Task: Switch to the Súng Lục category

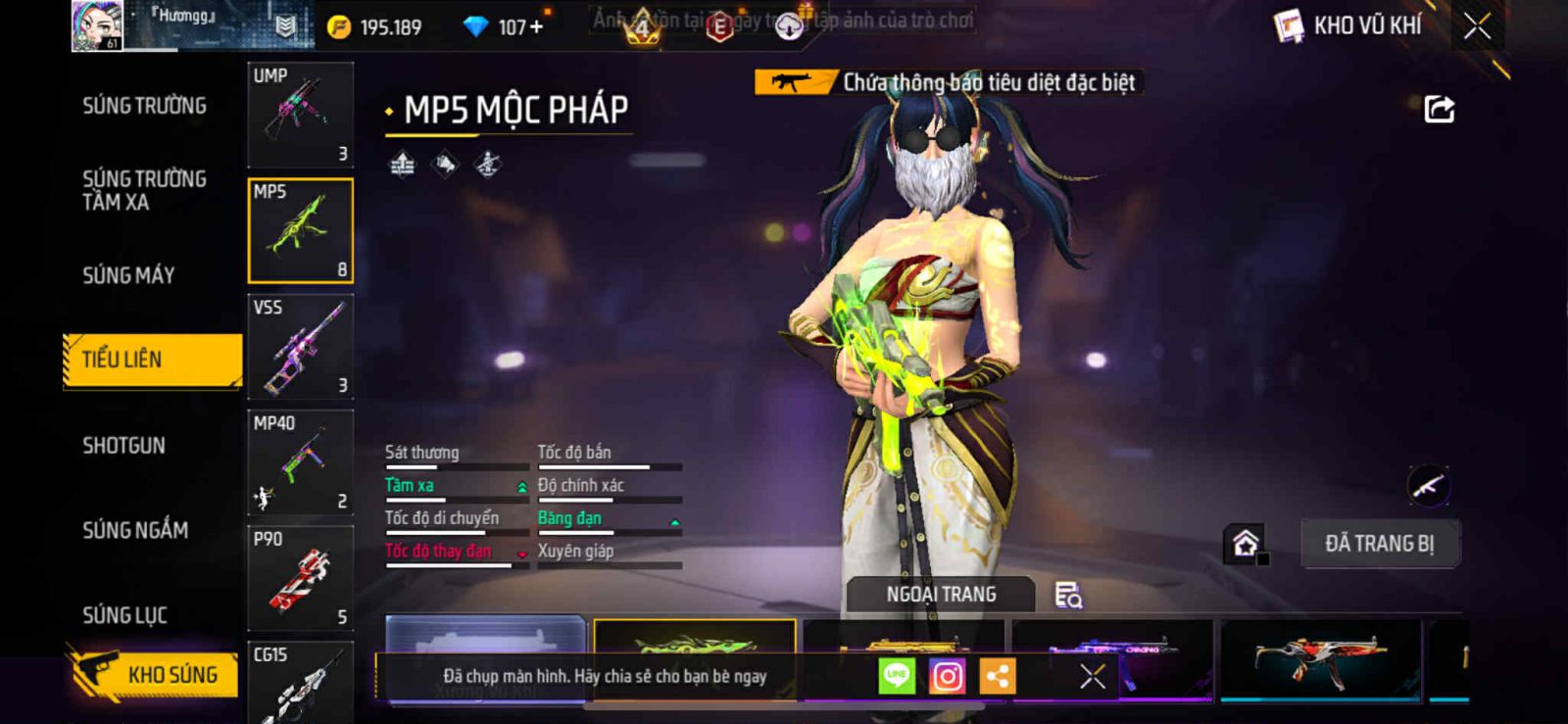Action: (124, 615)
